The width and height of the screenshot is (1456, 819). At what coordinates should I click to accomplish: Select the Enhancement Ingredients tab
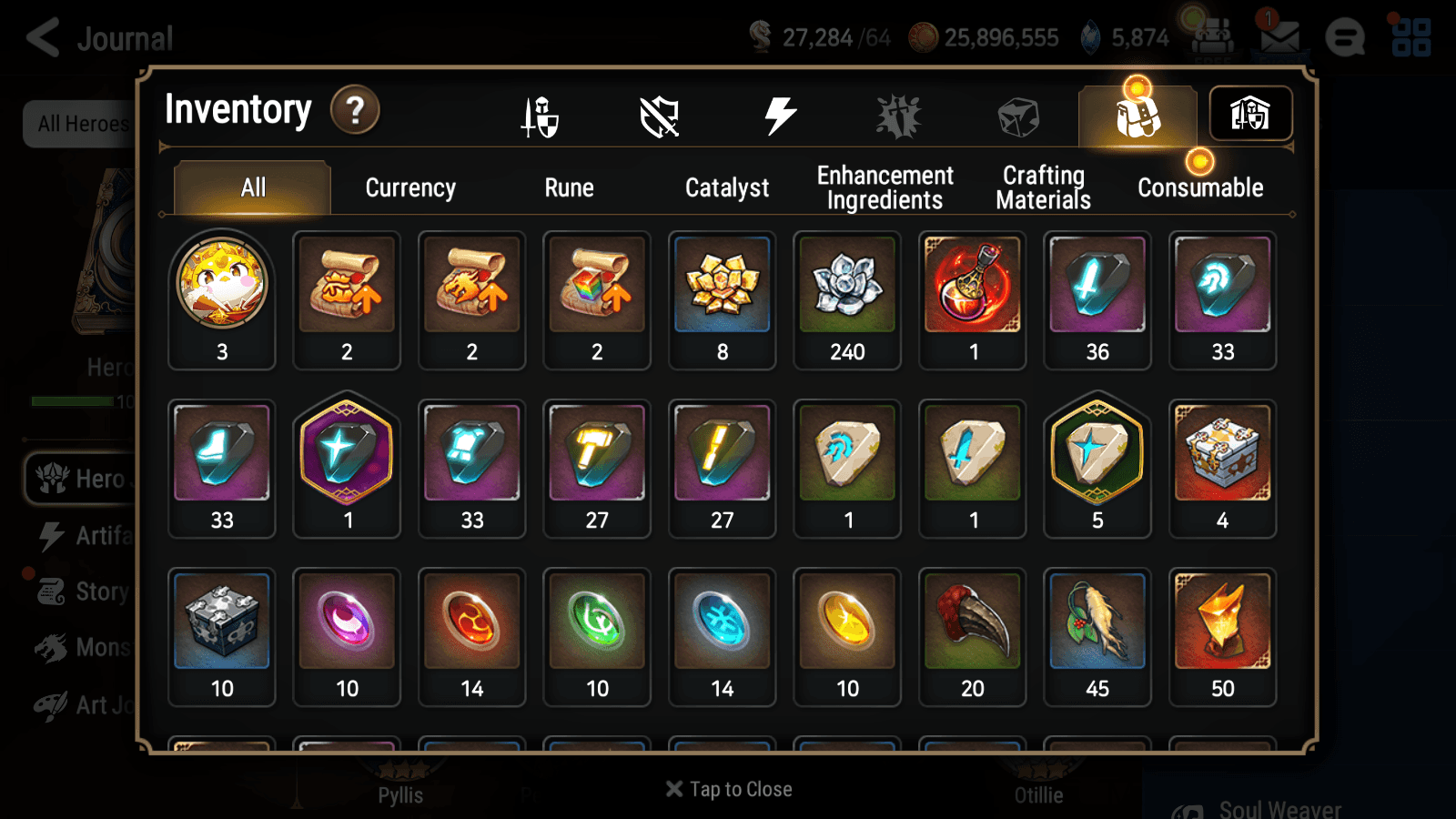pyautogui.click(x=884, y=187)
